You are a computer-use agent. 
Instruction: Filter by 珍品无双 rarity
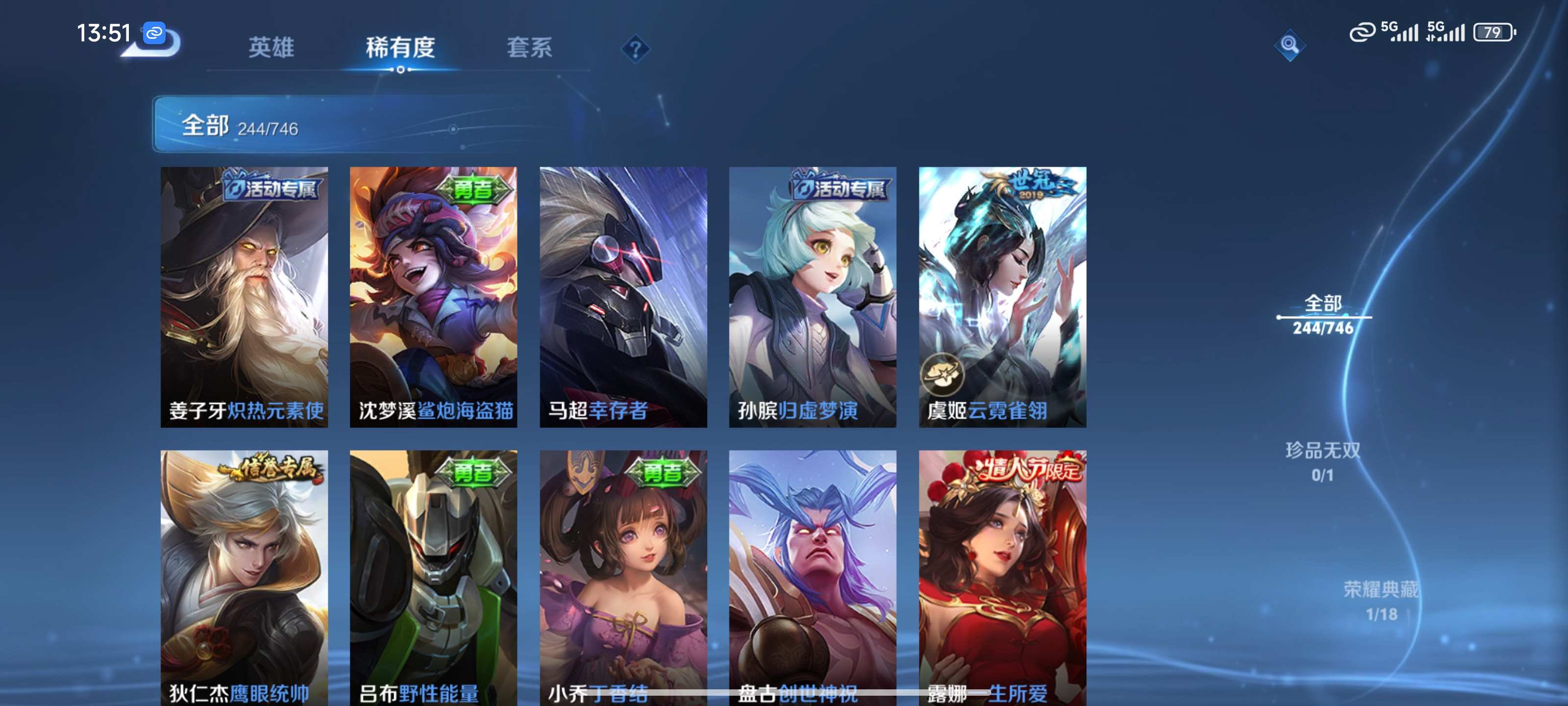click(x=1322, y=462)
